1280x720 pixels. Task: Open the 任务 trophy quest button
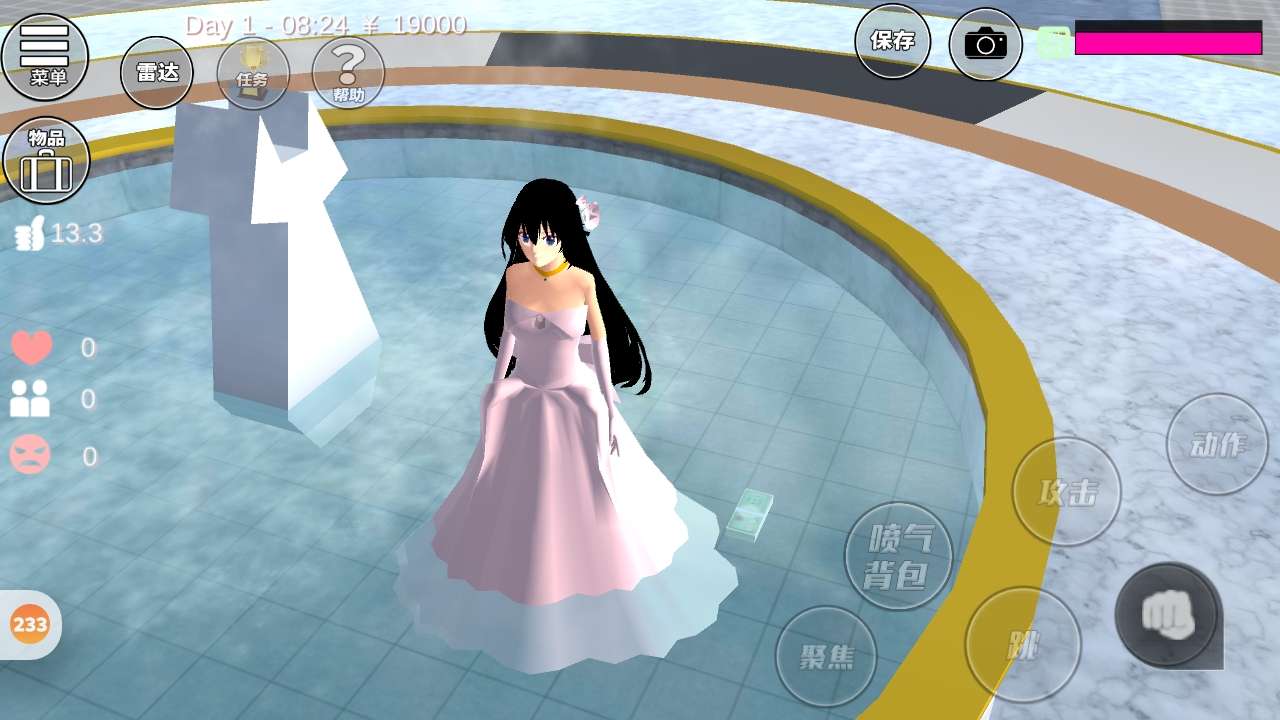click(253, 73)
